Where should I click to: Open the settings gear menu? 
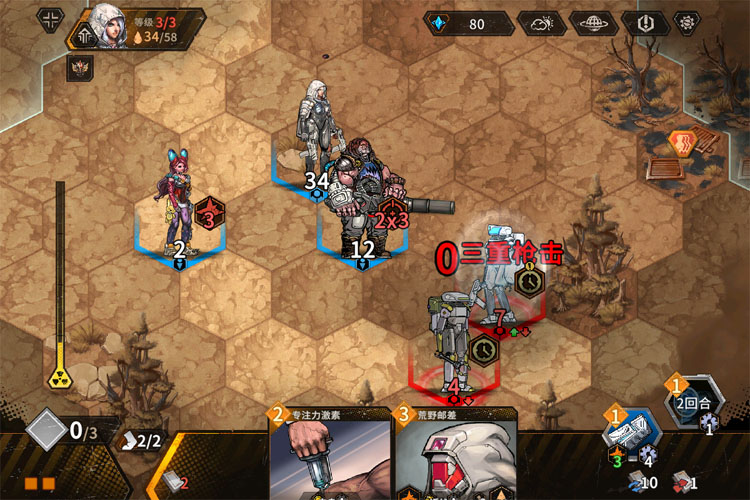(687, 23)
